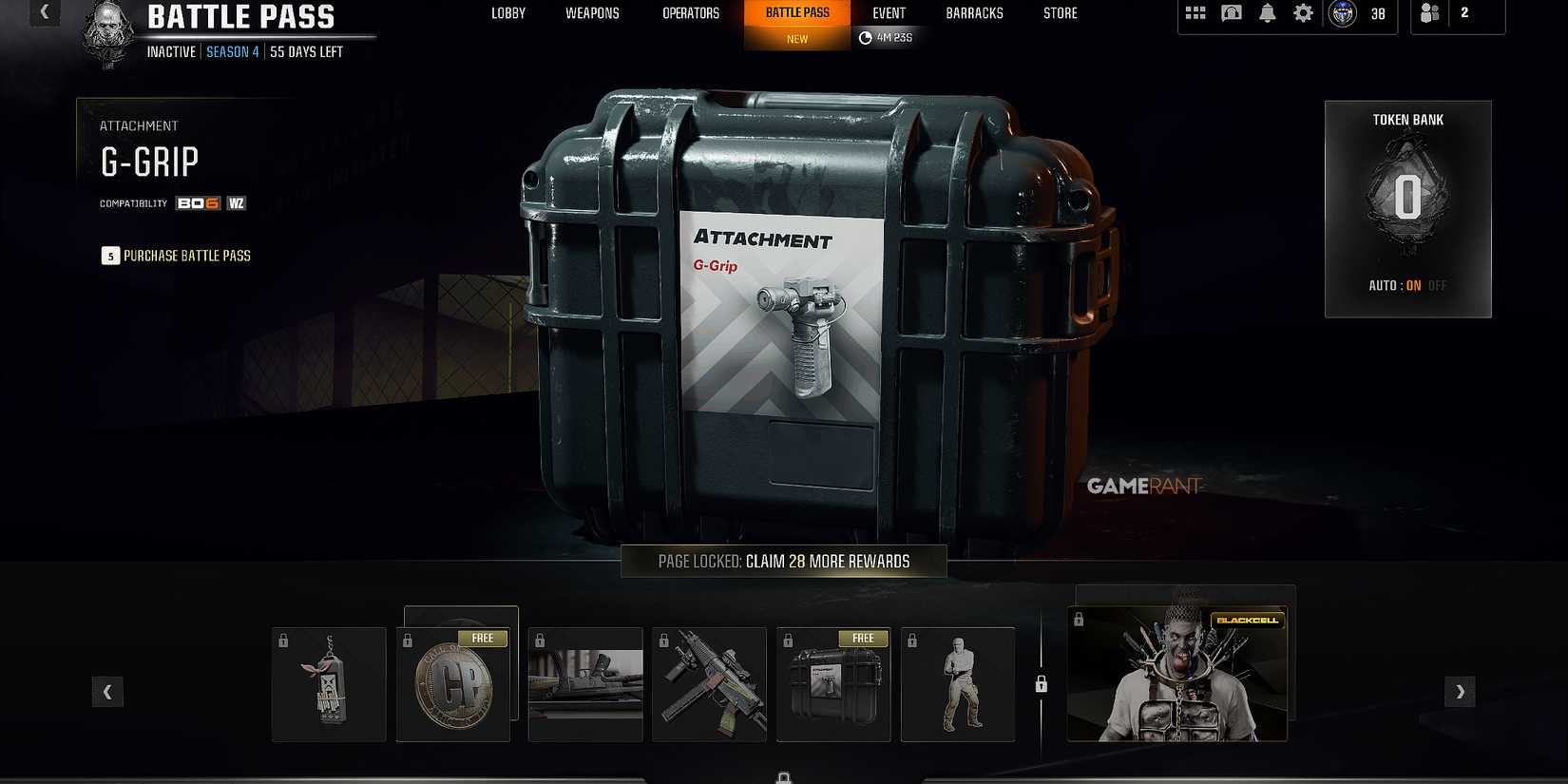Click the 4M 23S event progress timer

coord(888,37)
